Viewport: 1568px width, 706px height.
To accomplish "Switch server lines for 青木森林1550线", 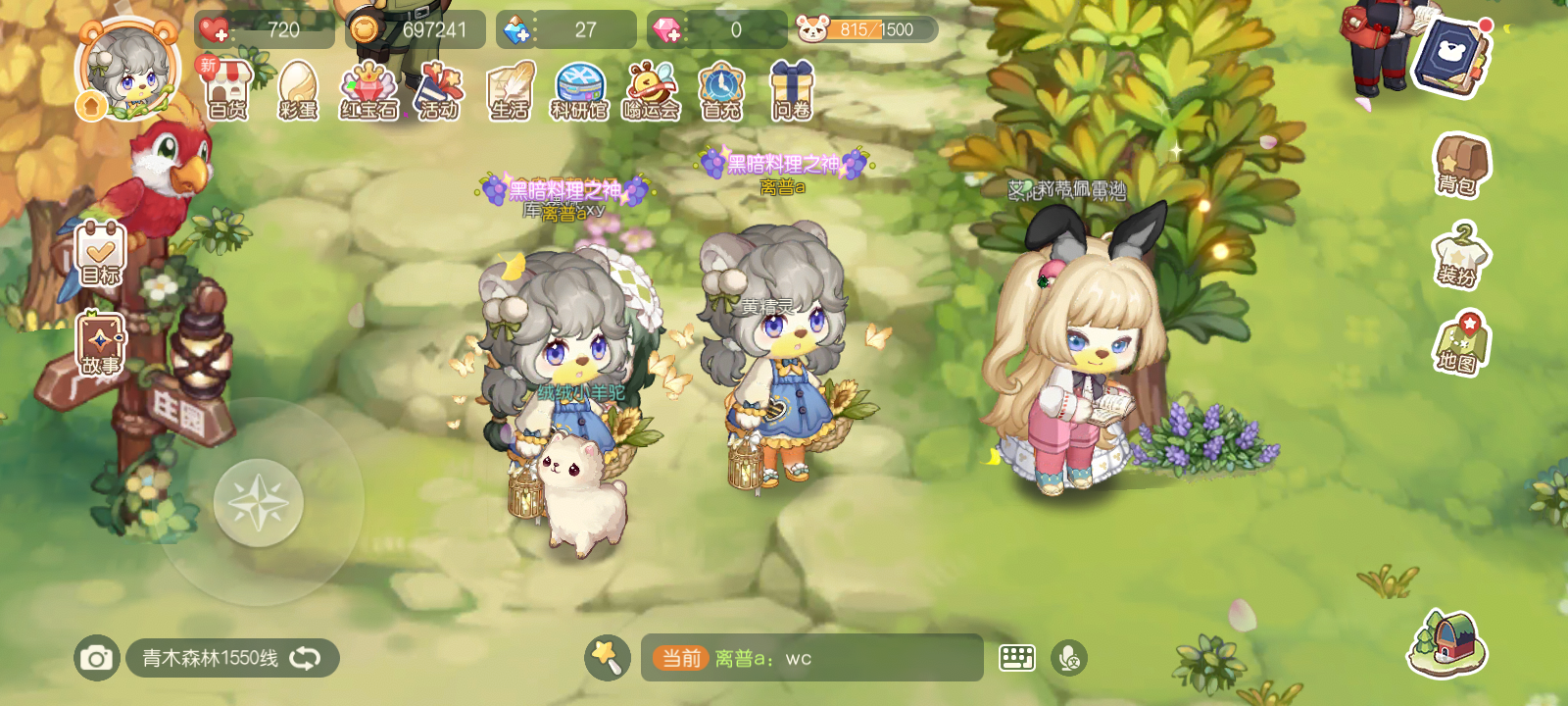I will (x=304, y=659).
